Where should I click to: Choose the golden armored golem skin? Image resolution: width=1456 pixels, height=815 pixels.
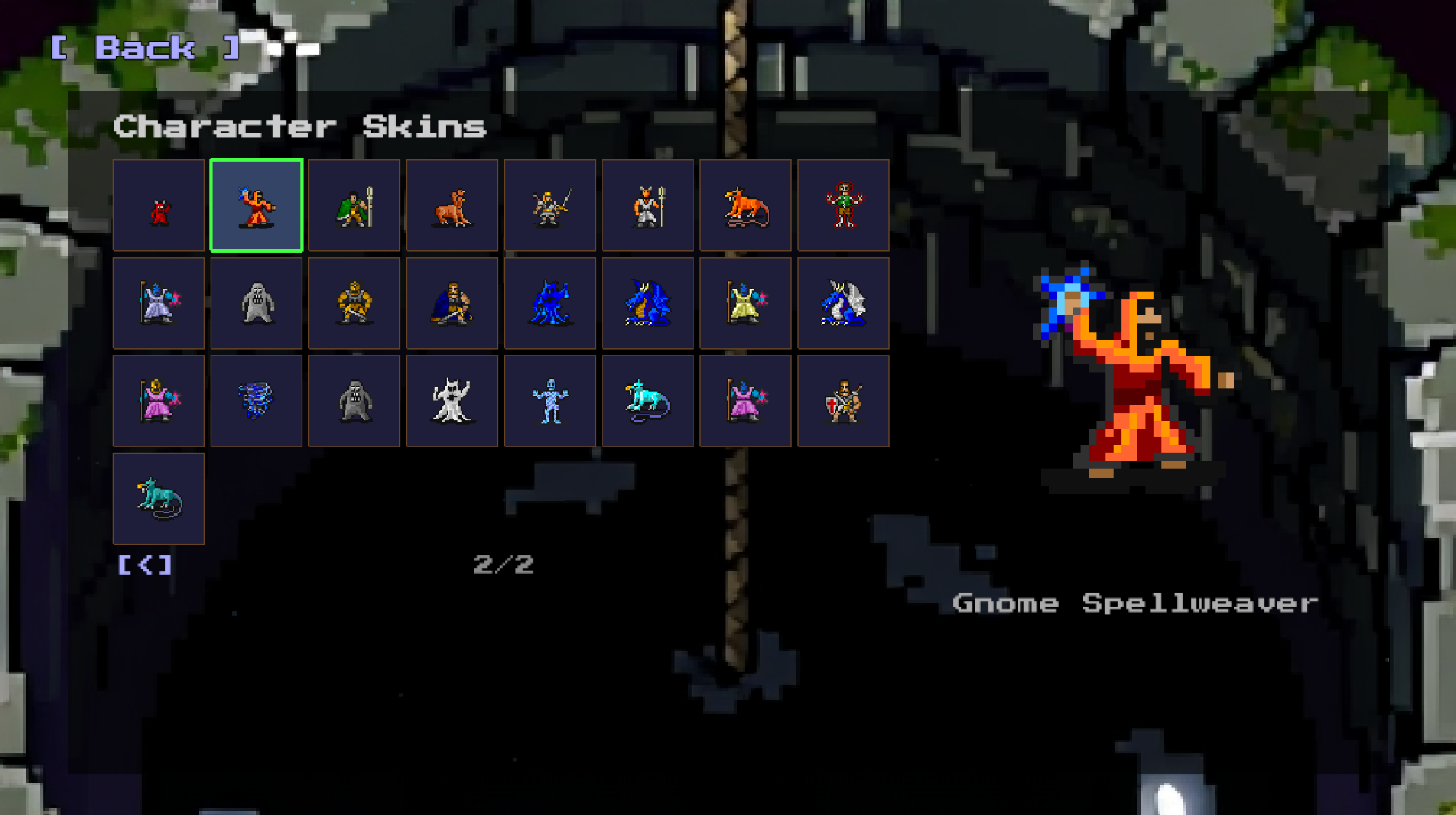pyautogui.click(x=354, y=304)
